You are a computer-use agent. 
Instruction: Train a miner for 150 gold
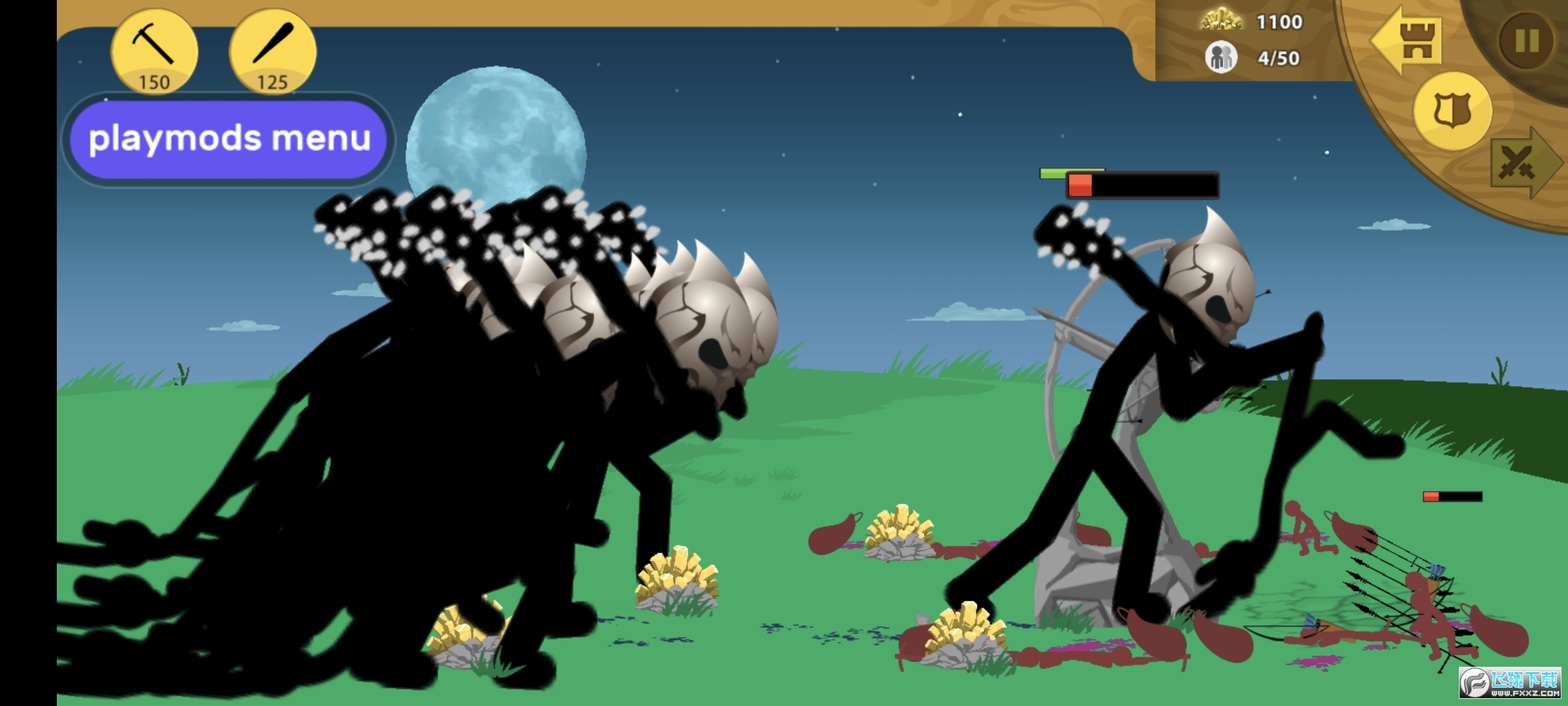click(154, 50)
